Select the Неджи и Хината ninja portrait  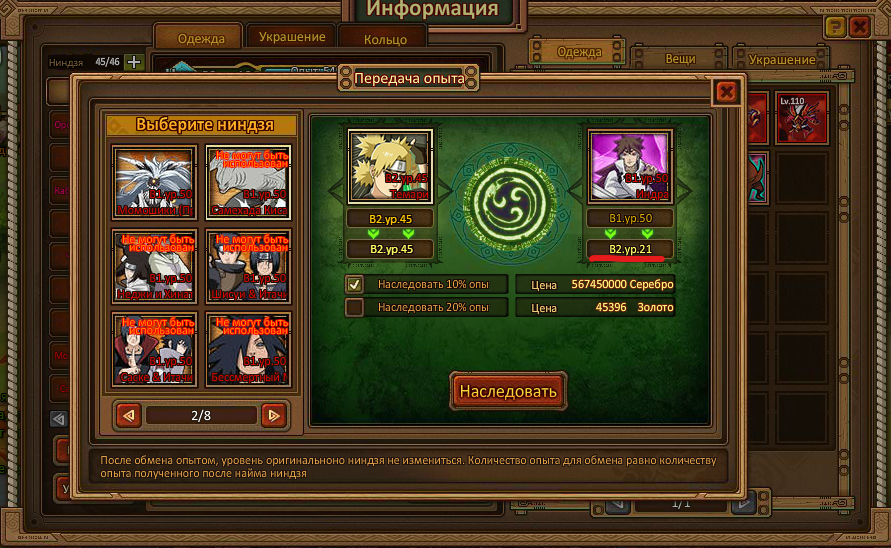click(x=153, y=265)
